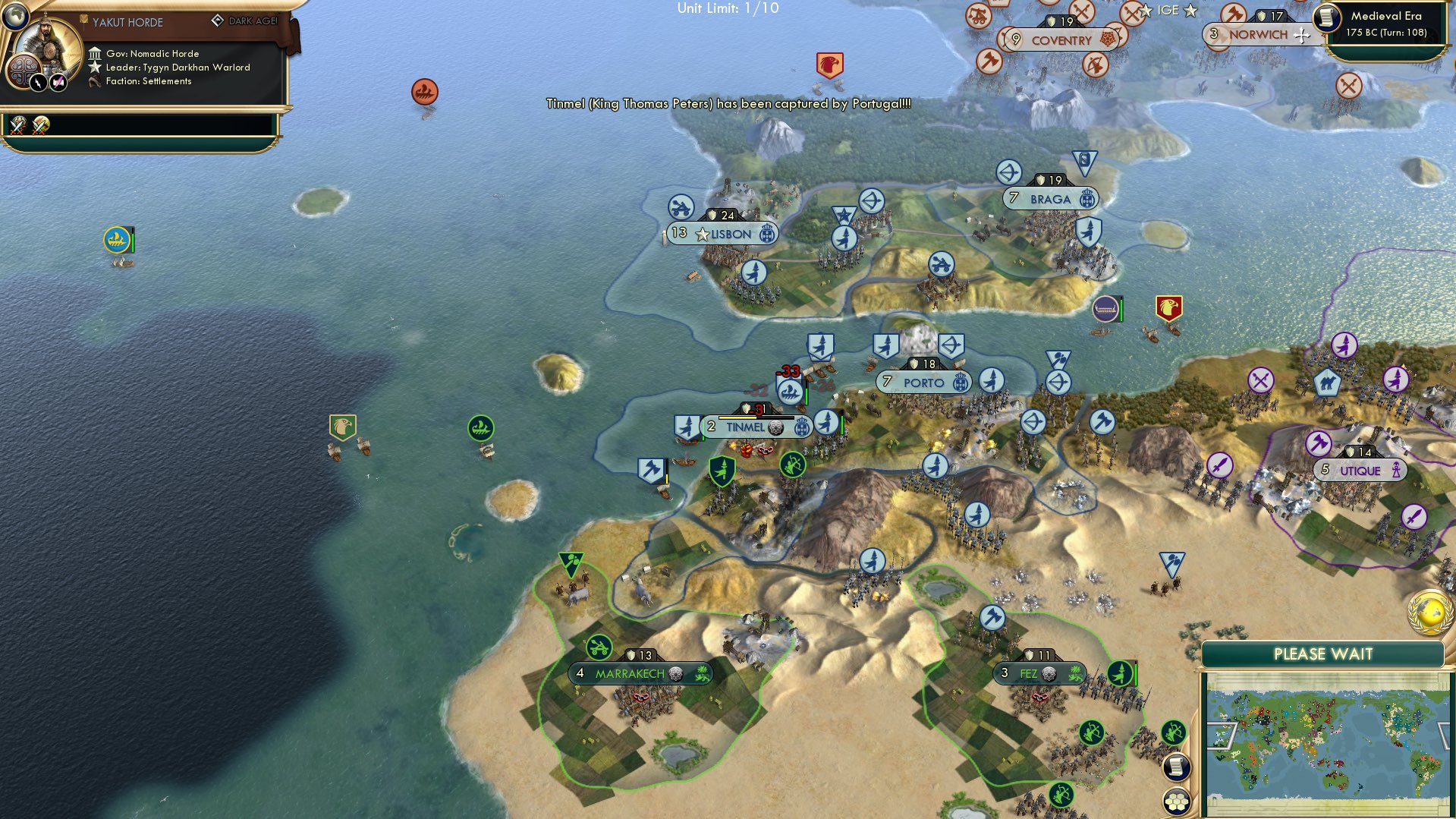This screenshot has height=819, width=1456.
Task: Click Tinmel's yellow health bar
Action: click(737, 417)
